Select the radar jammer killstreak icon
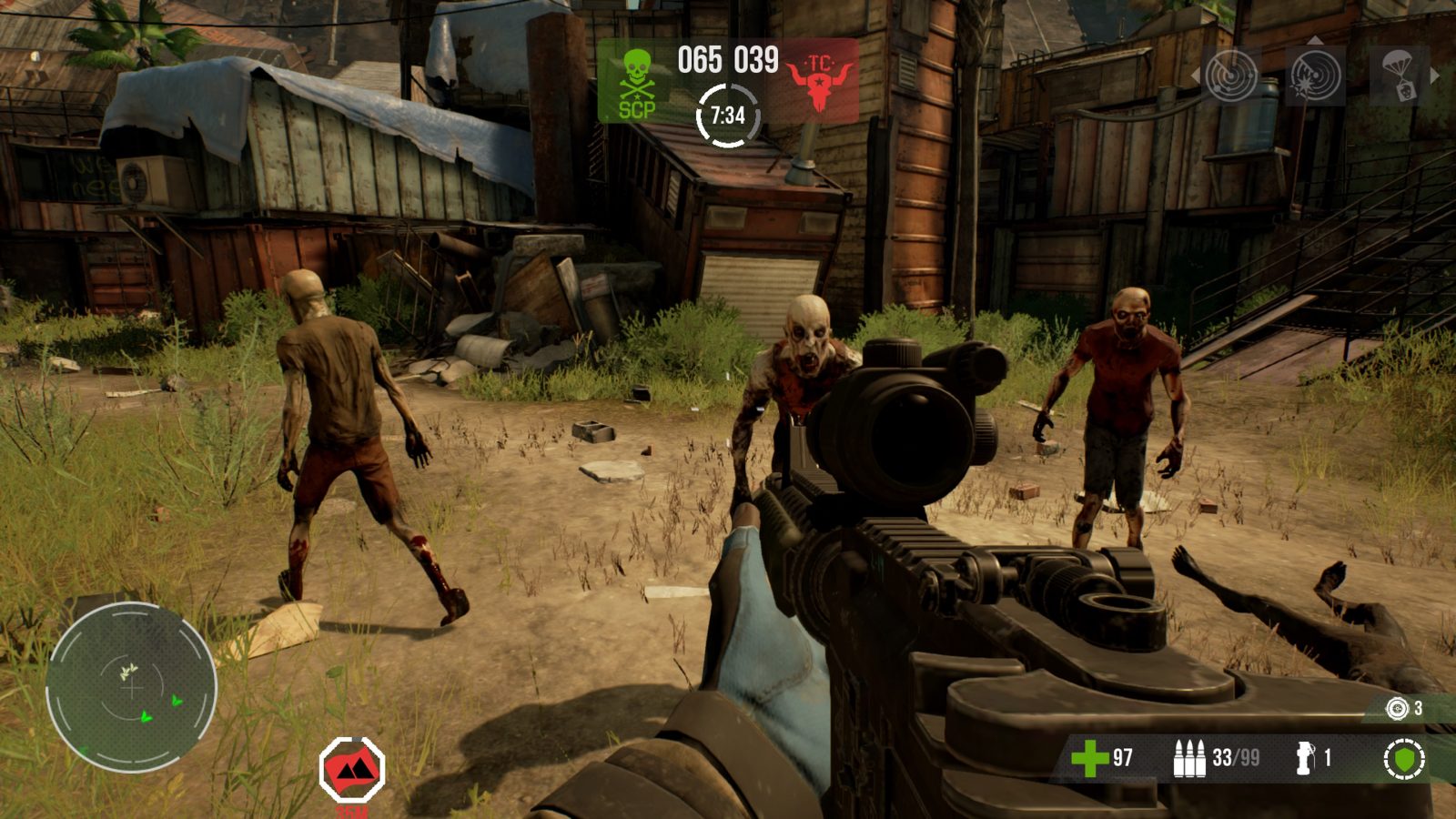1456x819 pixels. (x=1315, y=76)
